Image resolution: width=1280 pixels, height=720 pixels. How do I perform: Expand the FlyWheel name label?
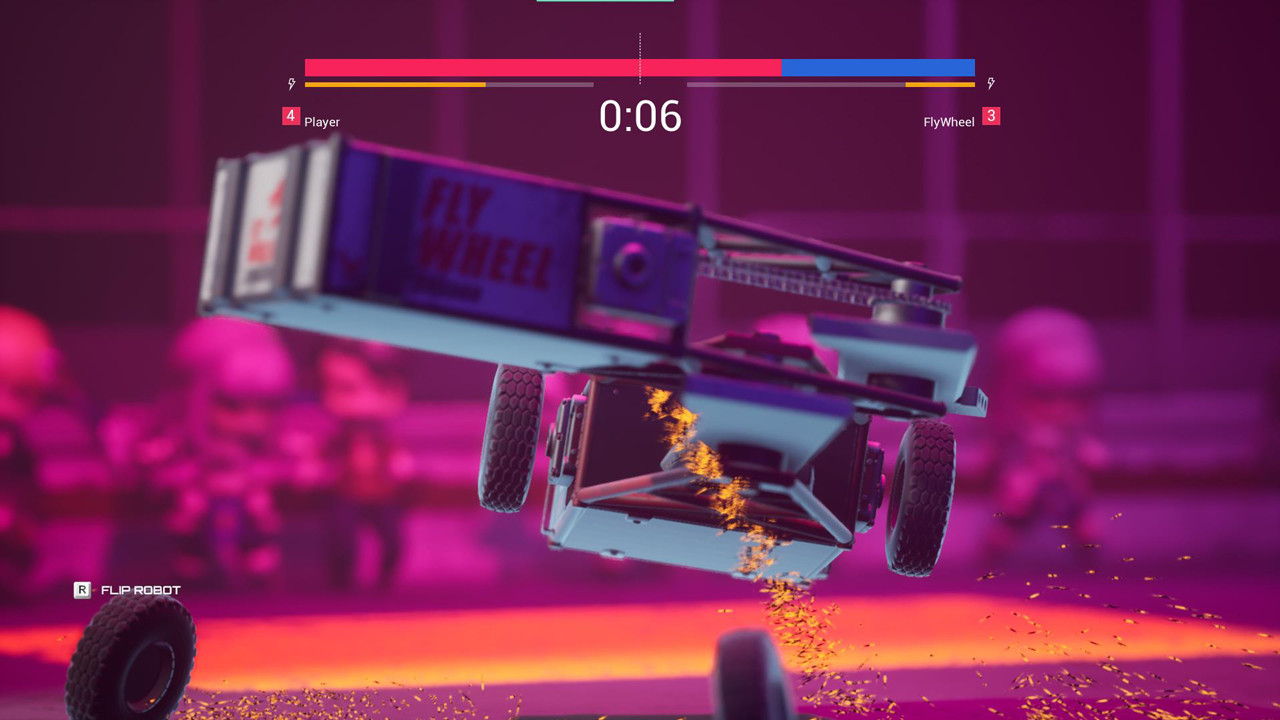point(948,121)
